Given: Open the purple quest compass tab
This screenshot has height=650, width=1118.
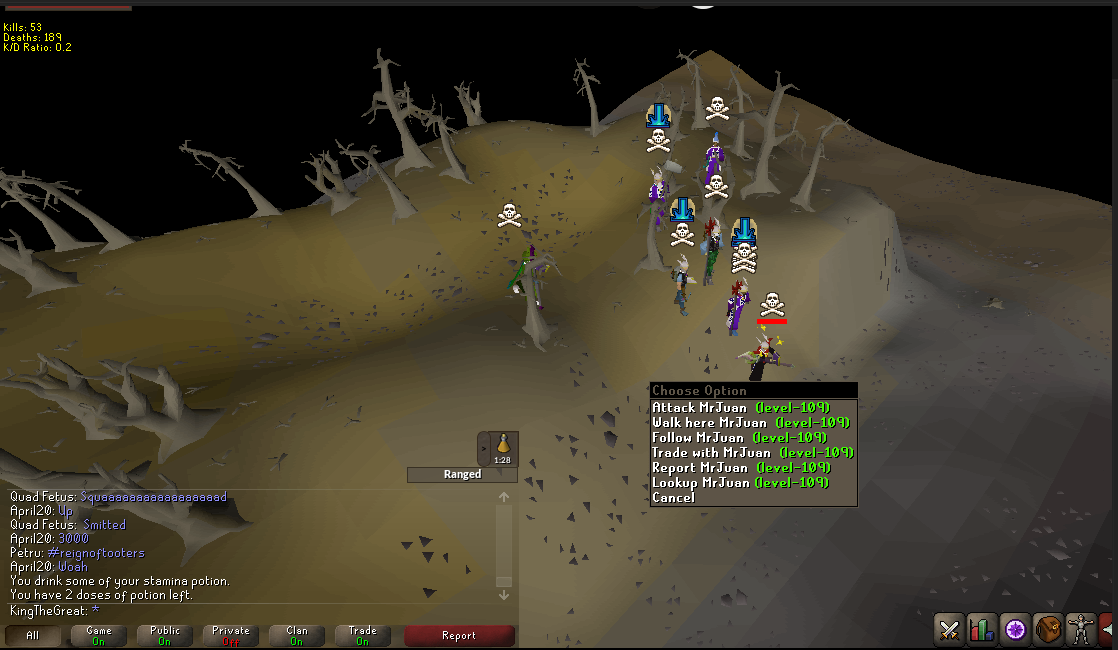Looking at the screenshot, I should 1016,629.
